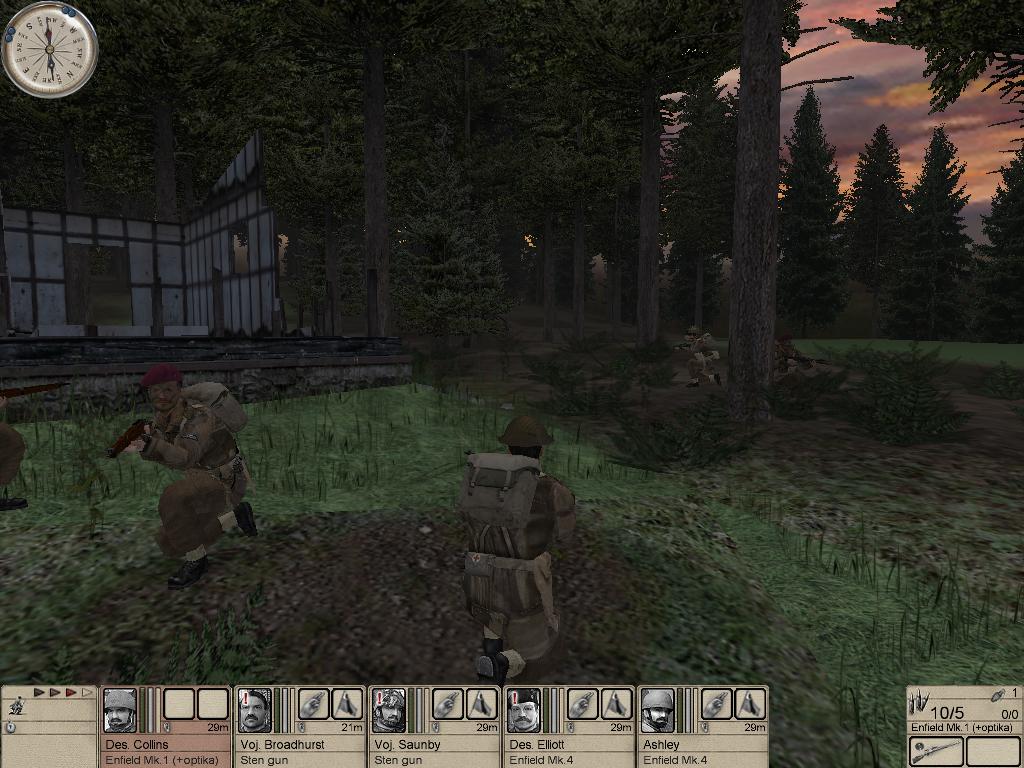Activate Saunby's flag order icon

tap(481, 704)
